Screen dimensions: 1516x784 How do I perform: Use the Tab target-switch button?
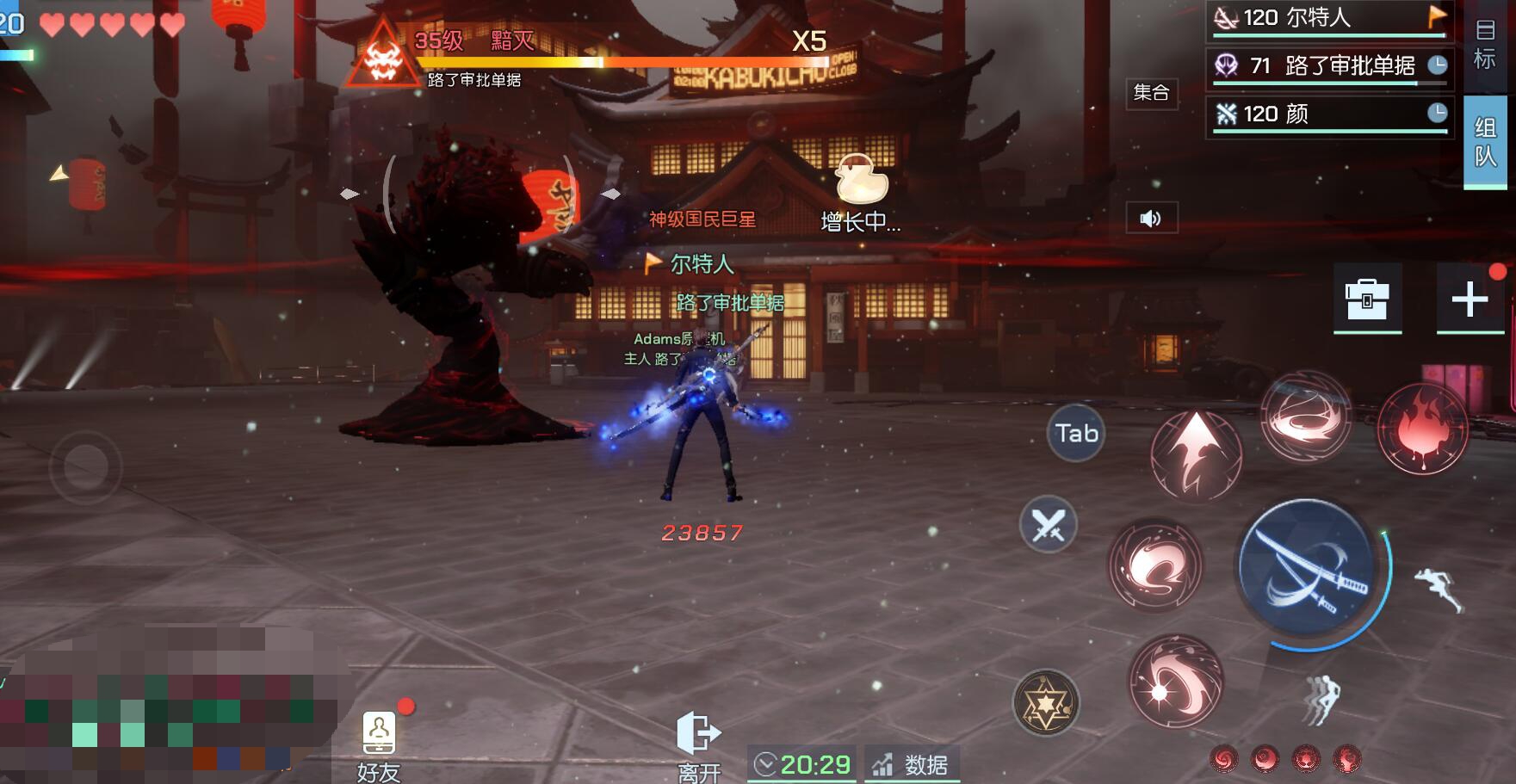pyautogui.click(x=1076, y=433)
